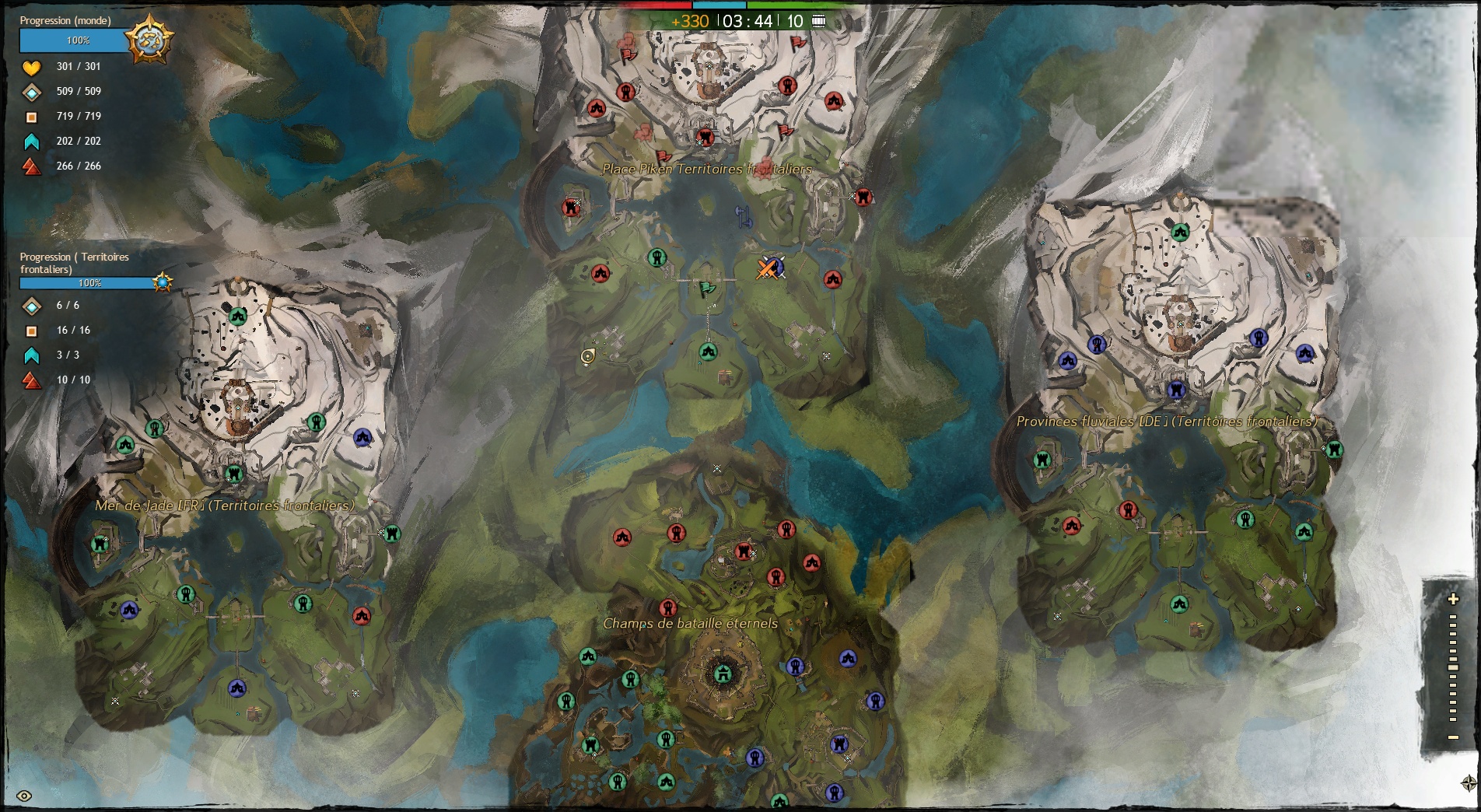Select the Territoires frontaliers completion star
The width and height of the screenshot is (1481, 812).
(x=163, y=282)
